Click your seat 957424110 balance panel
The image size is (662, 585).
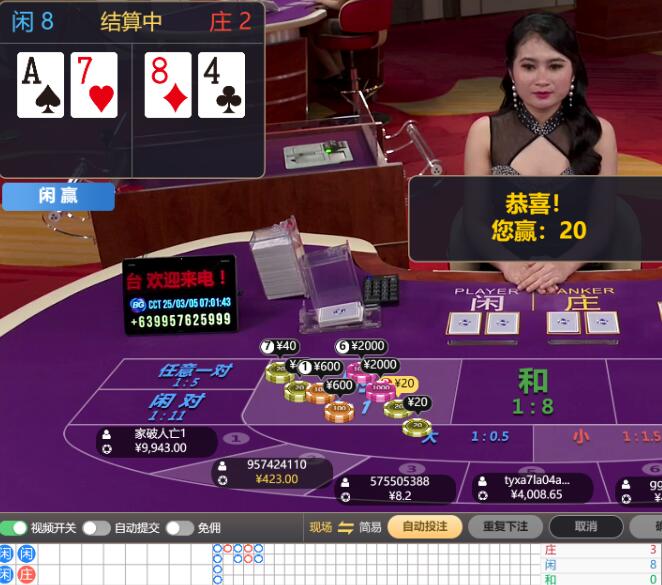click(271, 472)
